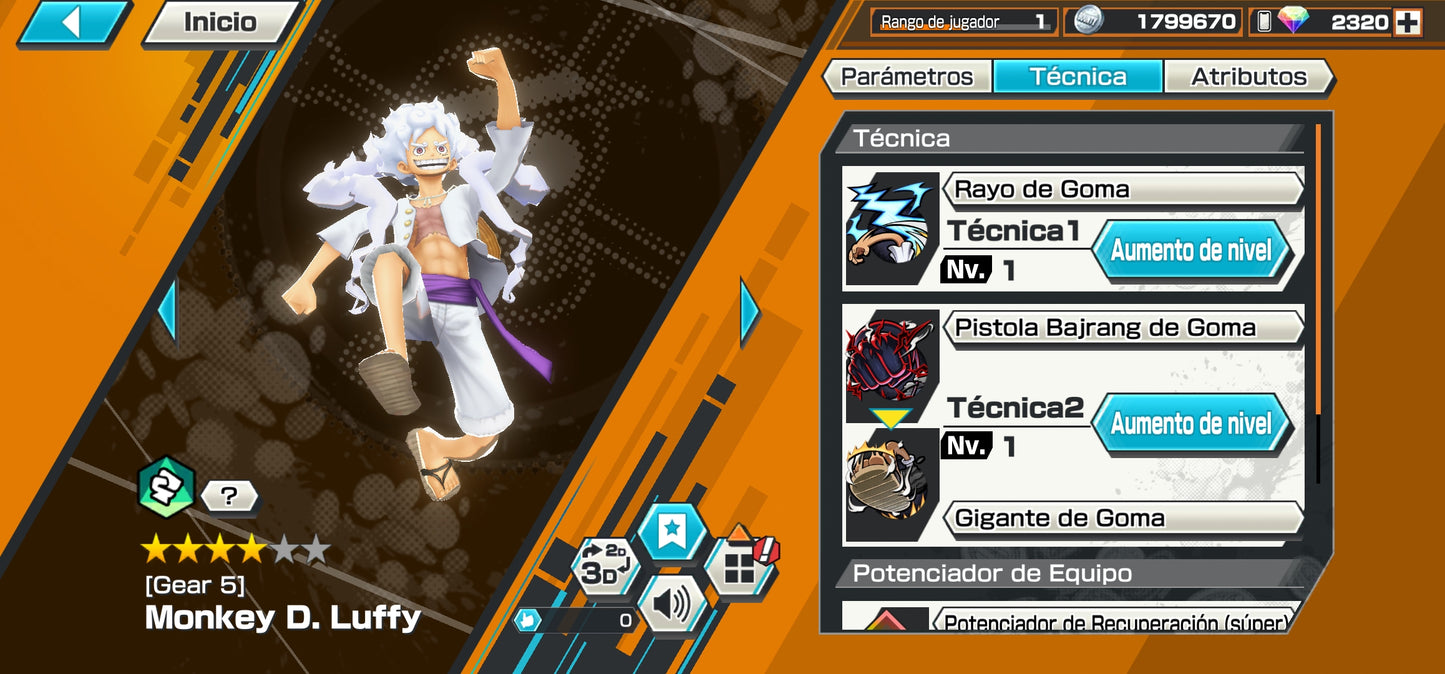Image resolution: width=1445 pixels, height=674 pixels.
Task: Tap the Gigante de Goma skill icon
Action: (893, 485)
